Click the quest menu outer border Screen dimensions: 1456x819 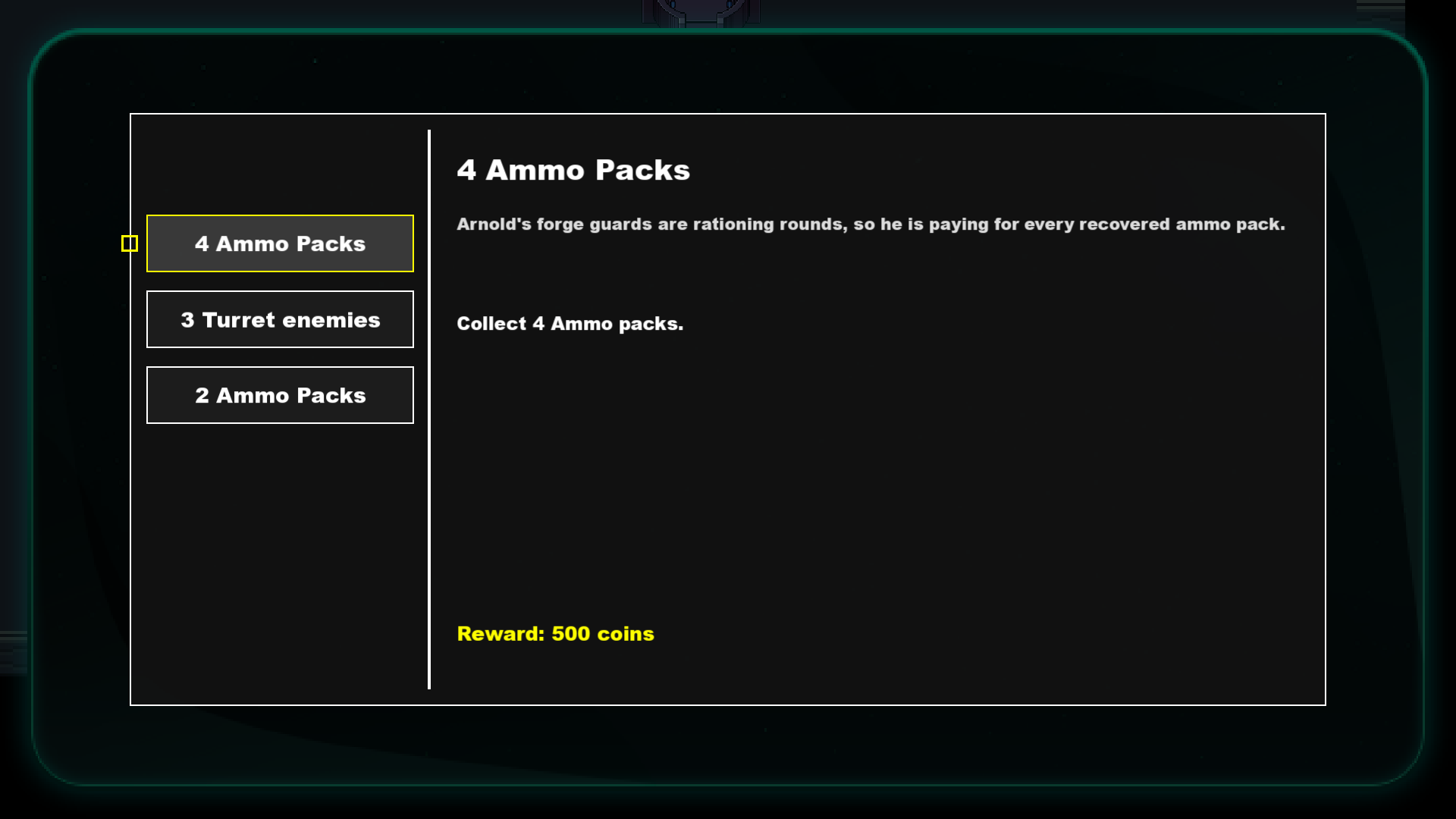coord(728,115)
